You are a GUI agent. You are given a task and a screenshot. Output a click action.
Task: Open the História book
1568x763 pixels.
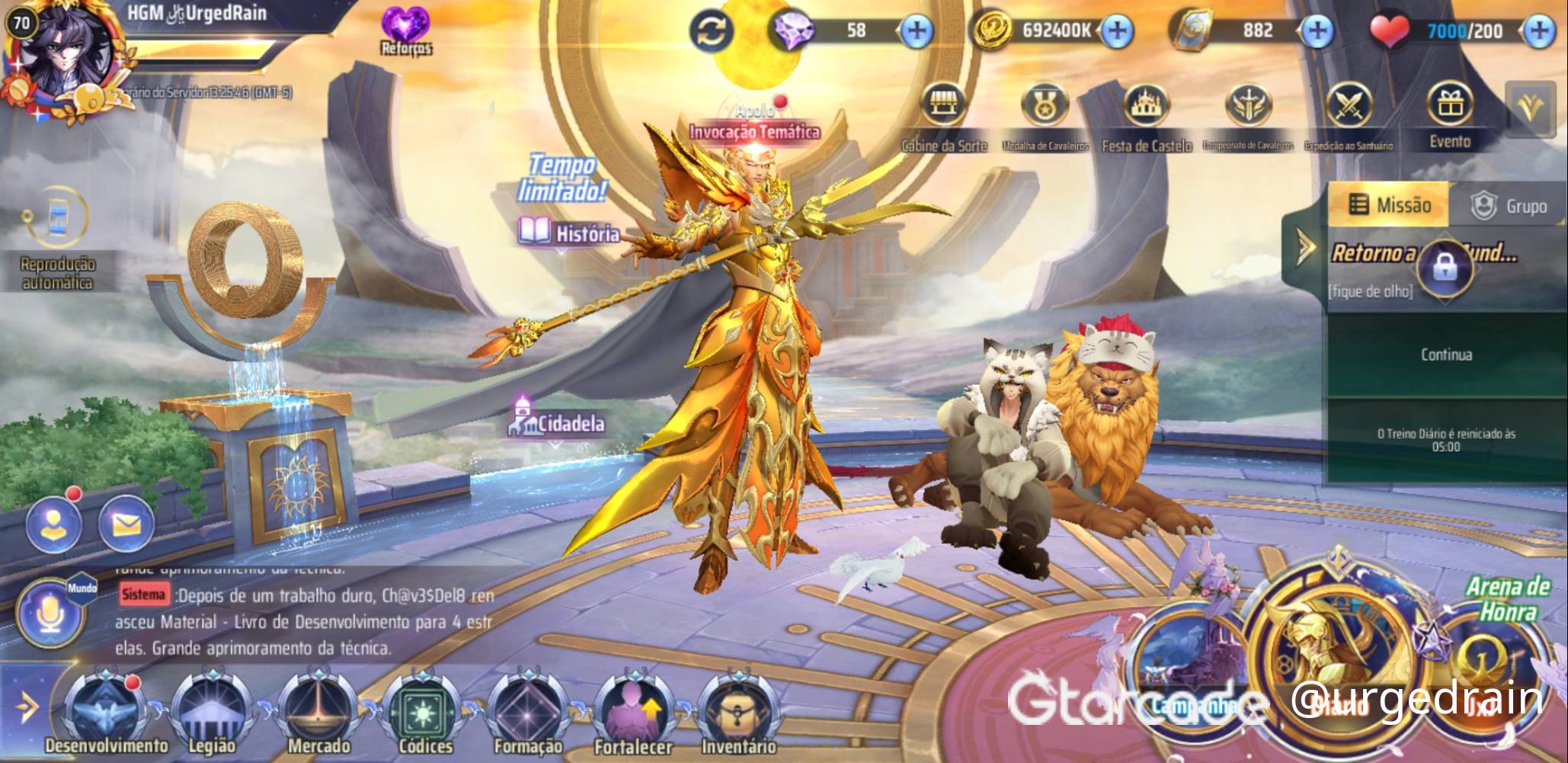569,232
